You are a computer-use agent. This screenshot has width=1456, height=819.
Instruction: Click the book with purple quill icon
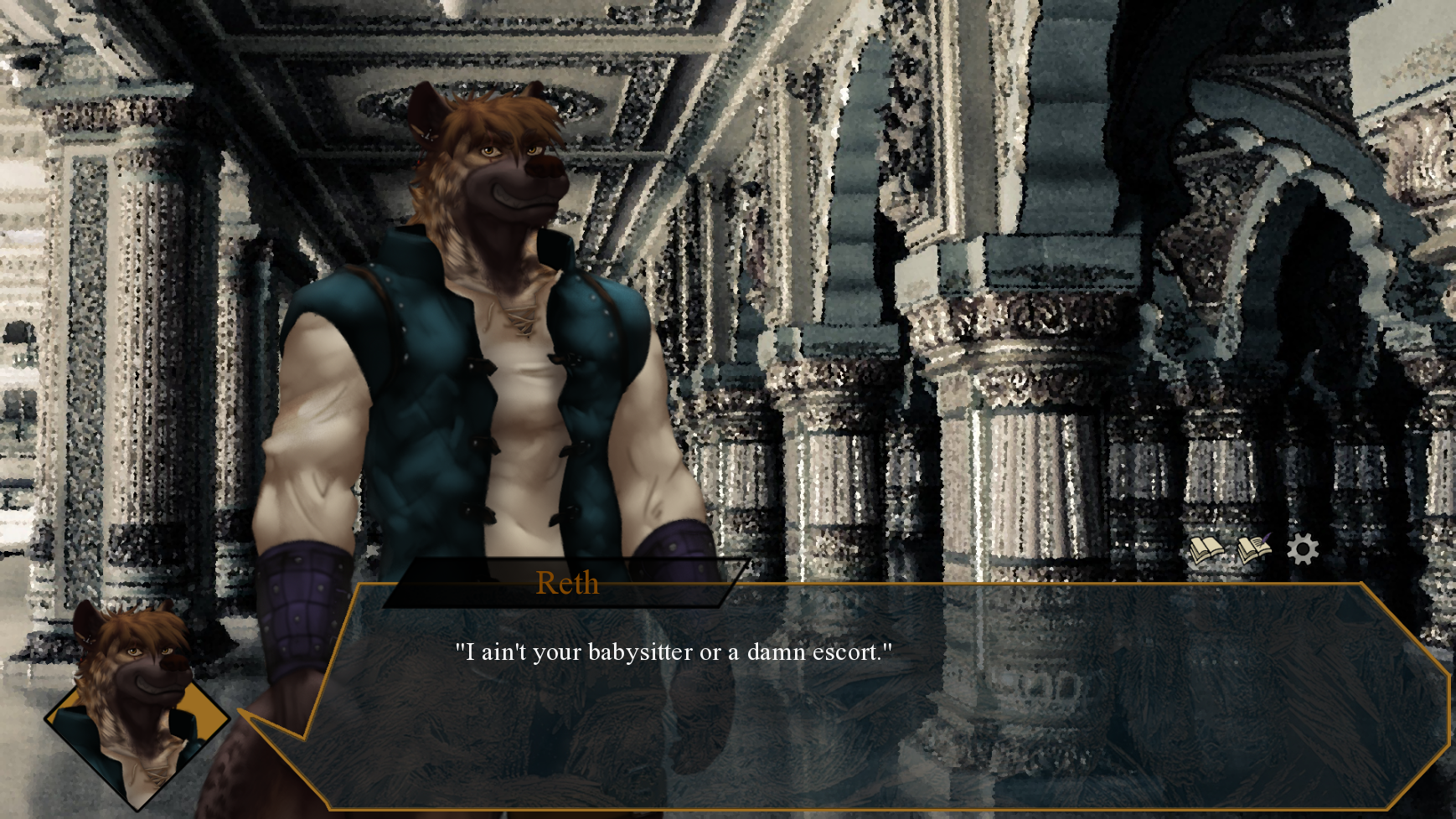click(x=1254, y=549)
